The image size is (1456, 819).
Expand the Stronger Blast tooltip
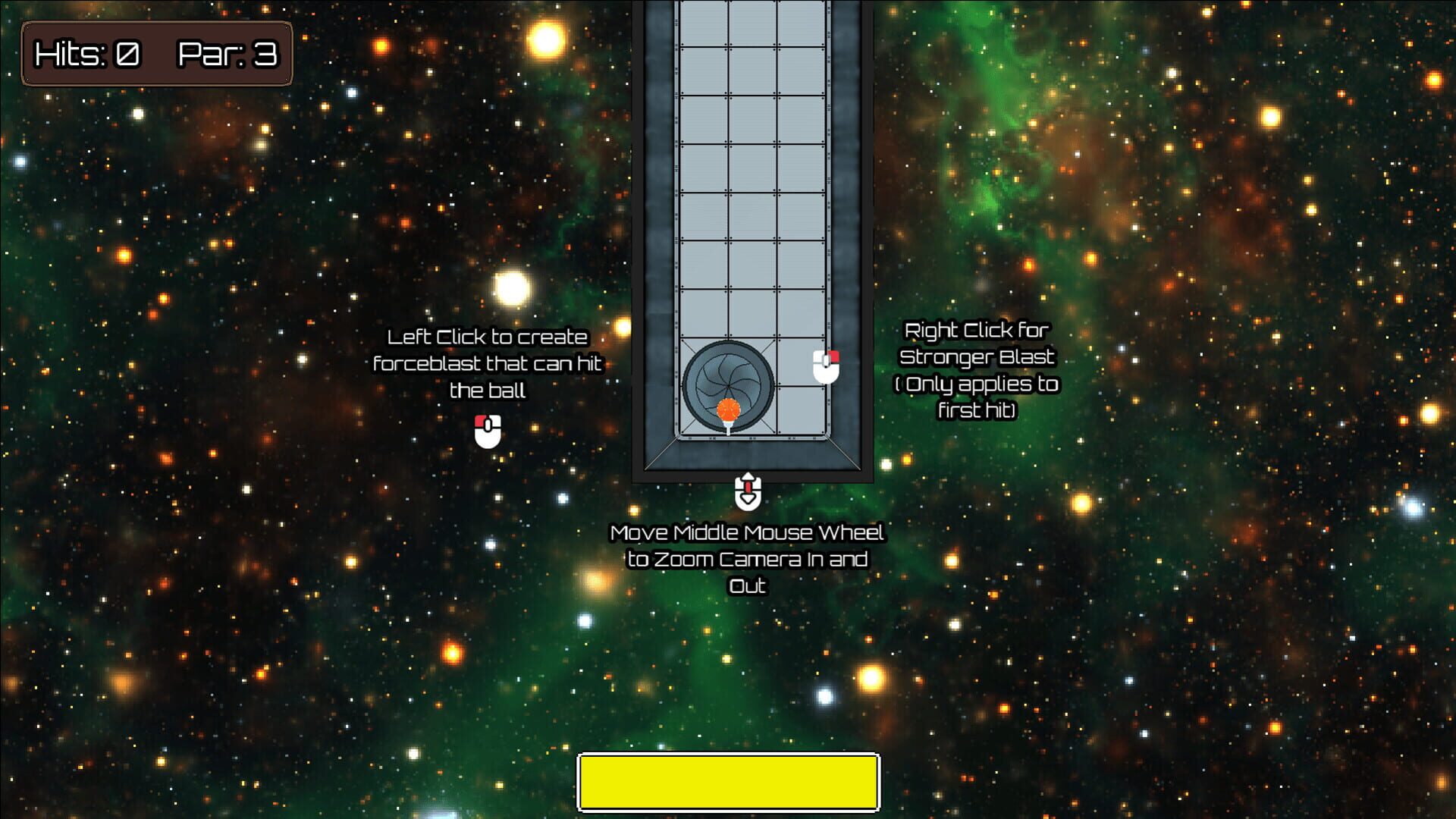[977, 371]
